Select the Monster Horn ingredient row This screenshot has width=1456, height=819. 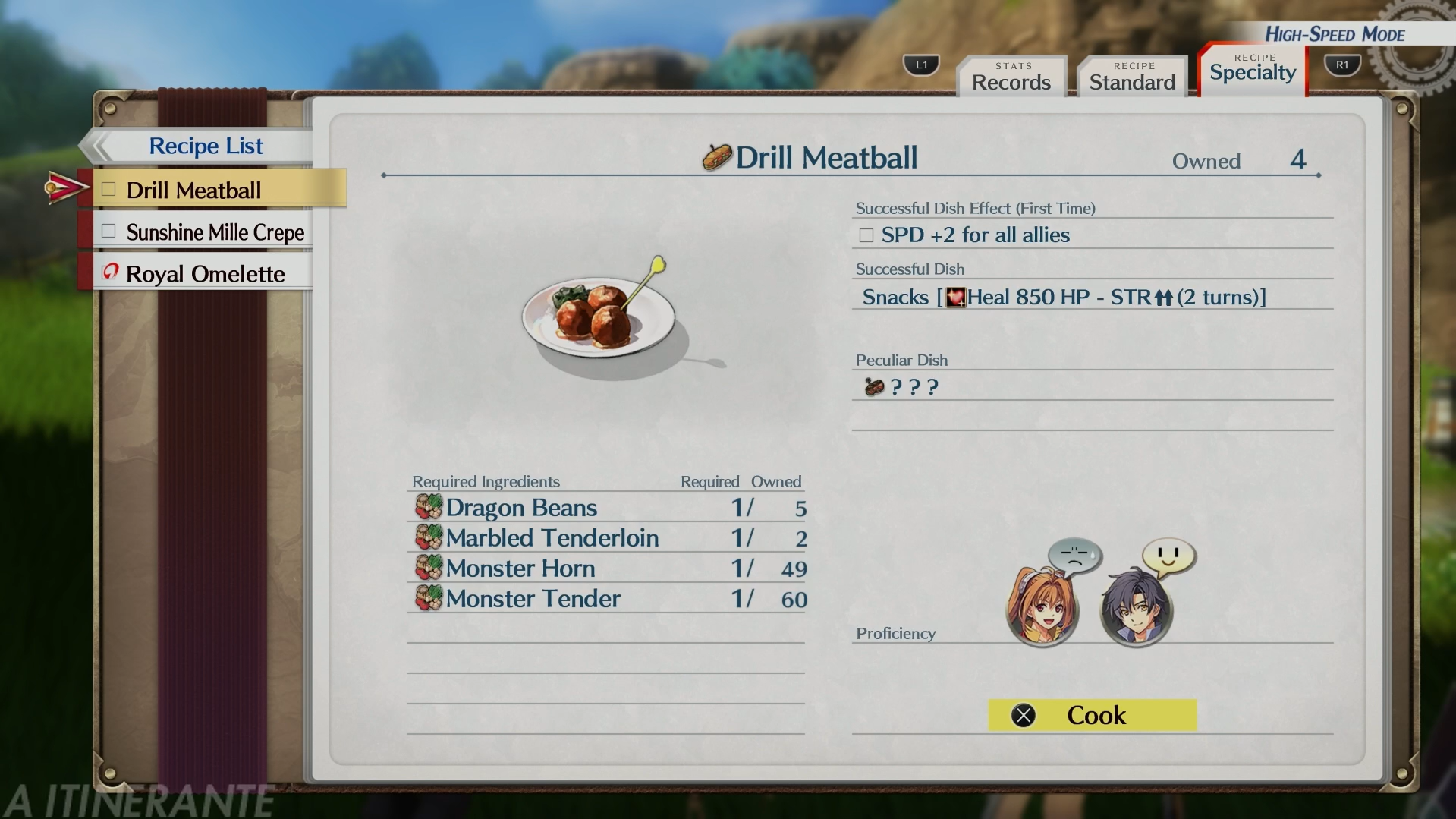coord(605,569)
